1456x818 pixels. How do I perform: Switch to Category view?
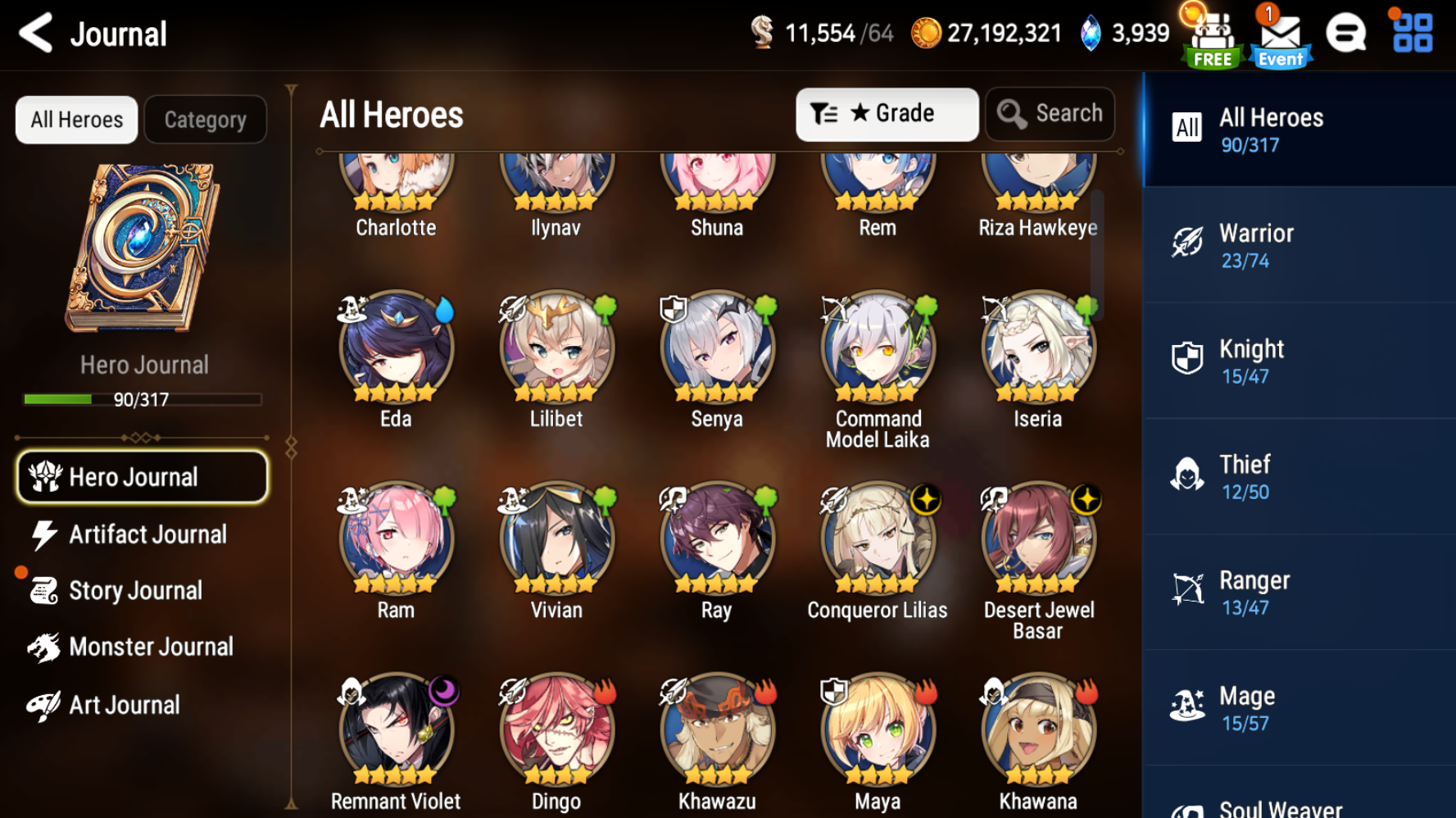pyautogui.click(x=205, y=120)
